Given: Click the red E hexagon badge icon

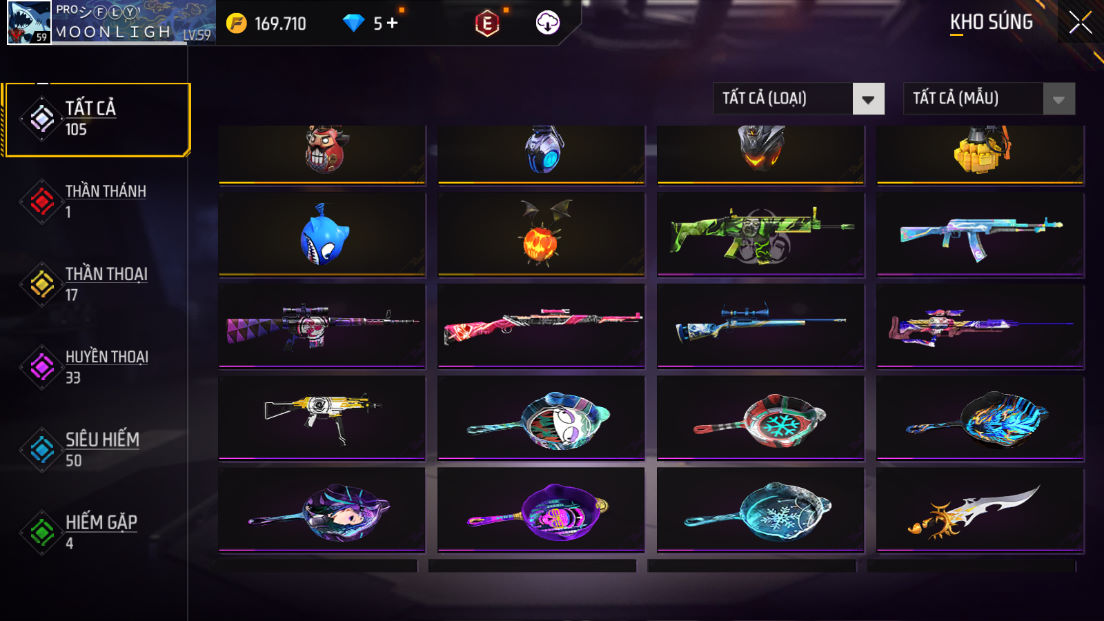Looking at the screenshot, I should (x=487, y=23).
